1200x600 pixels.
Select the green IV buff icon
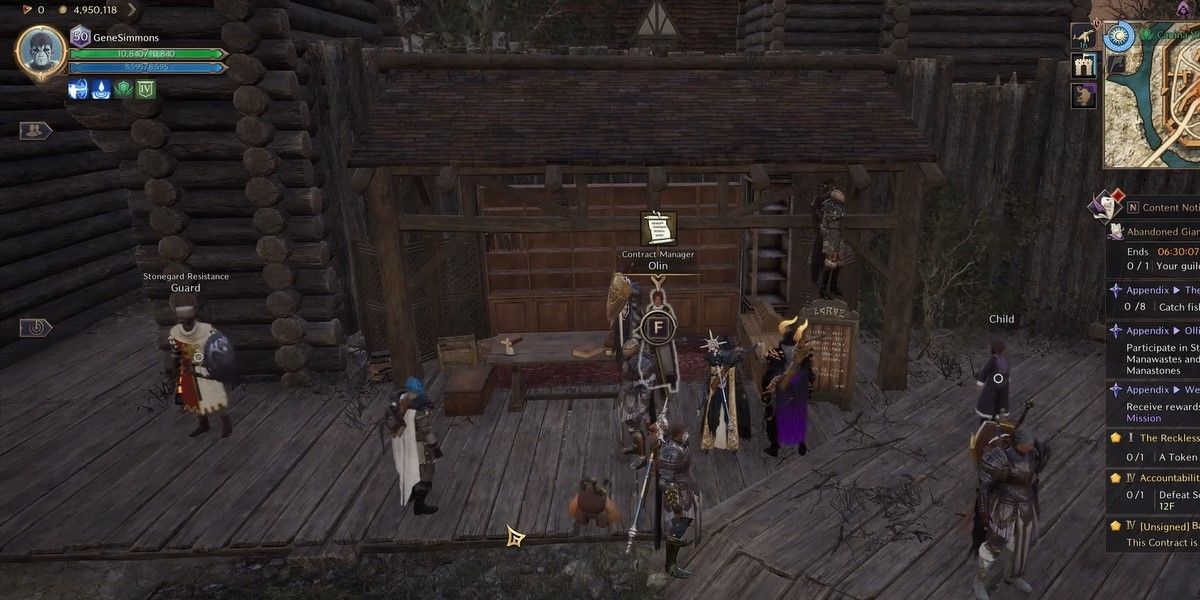146,89
